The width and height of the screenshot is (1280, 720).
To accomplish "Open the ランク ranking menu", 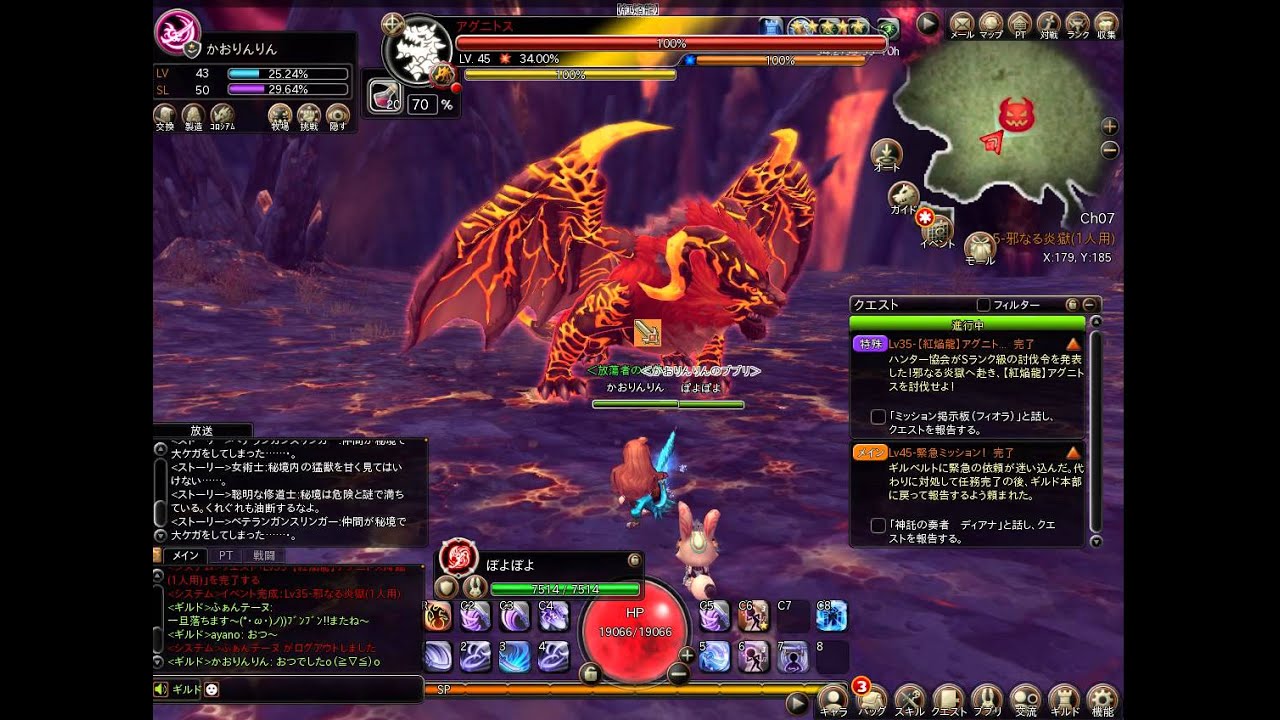I will click(x=1077, y=24).
